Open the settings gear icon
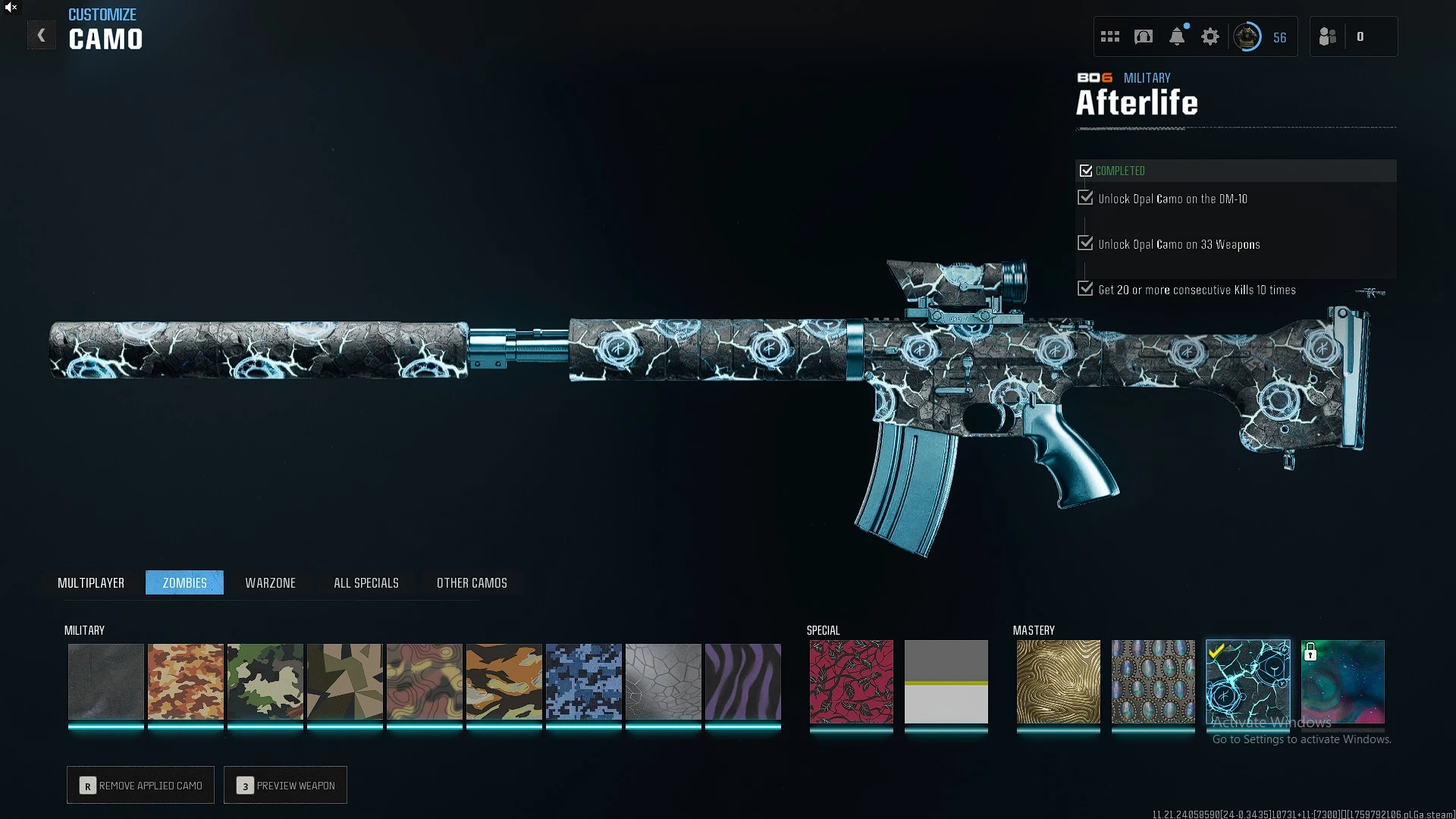Image resolution: width=1456 pixels, height=819 pixels. (1210, 36)
